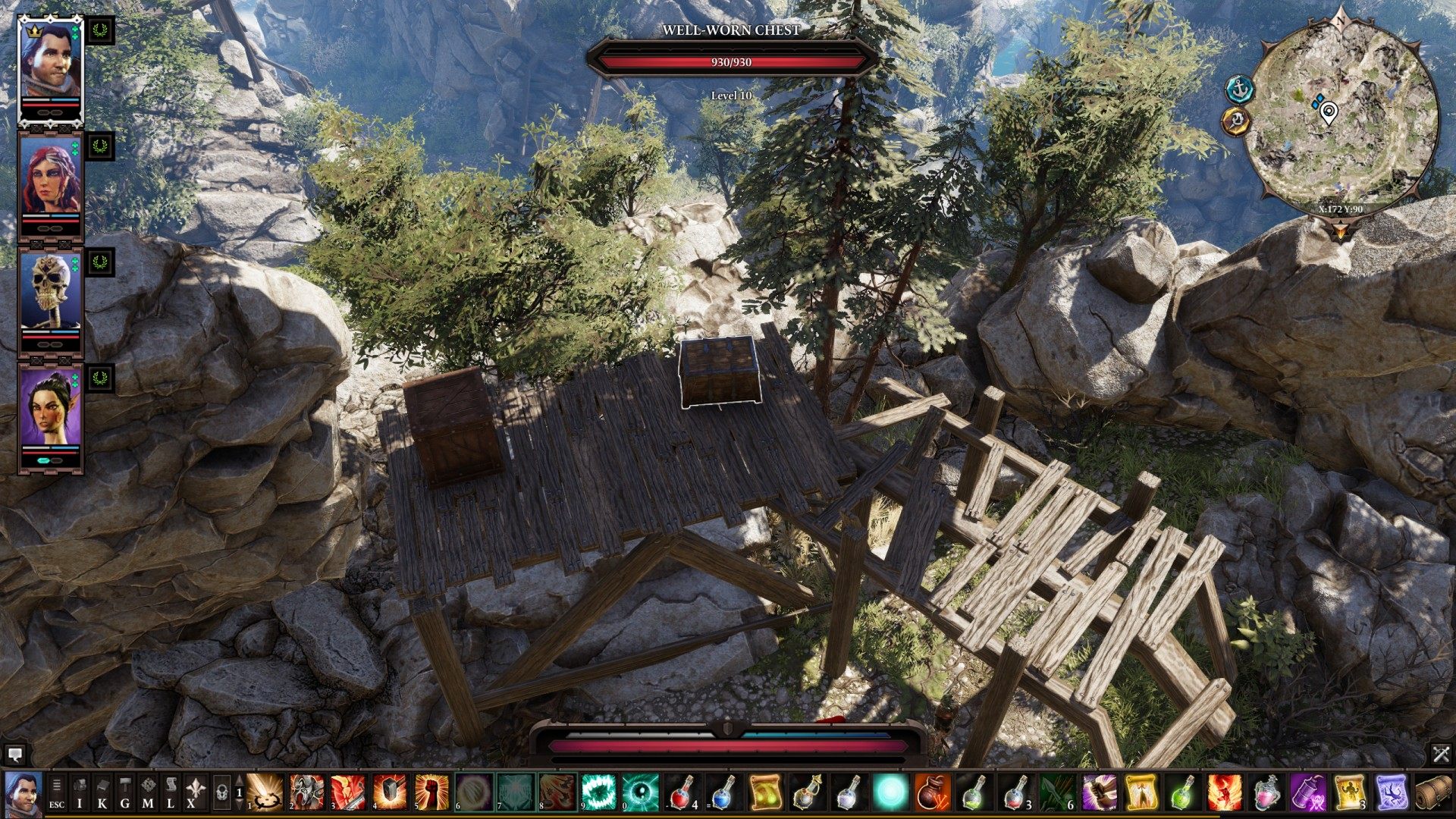Viewport: 1456px width, 819px height.
Task: Open the ESC game menu button
Action: point(57,793)
